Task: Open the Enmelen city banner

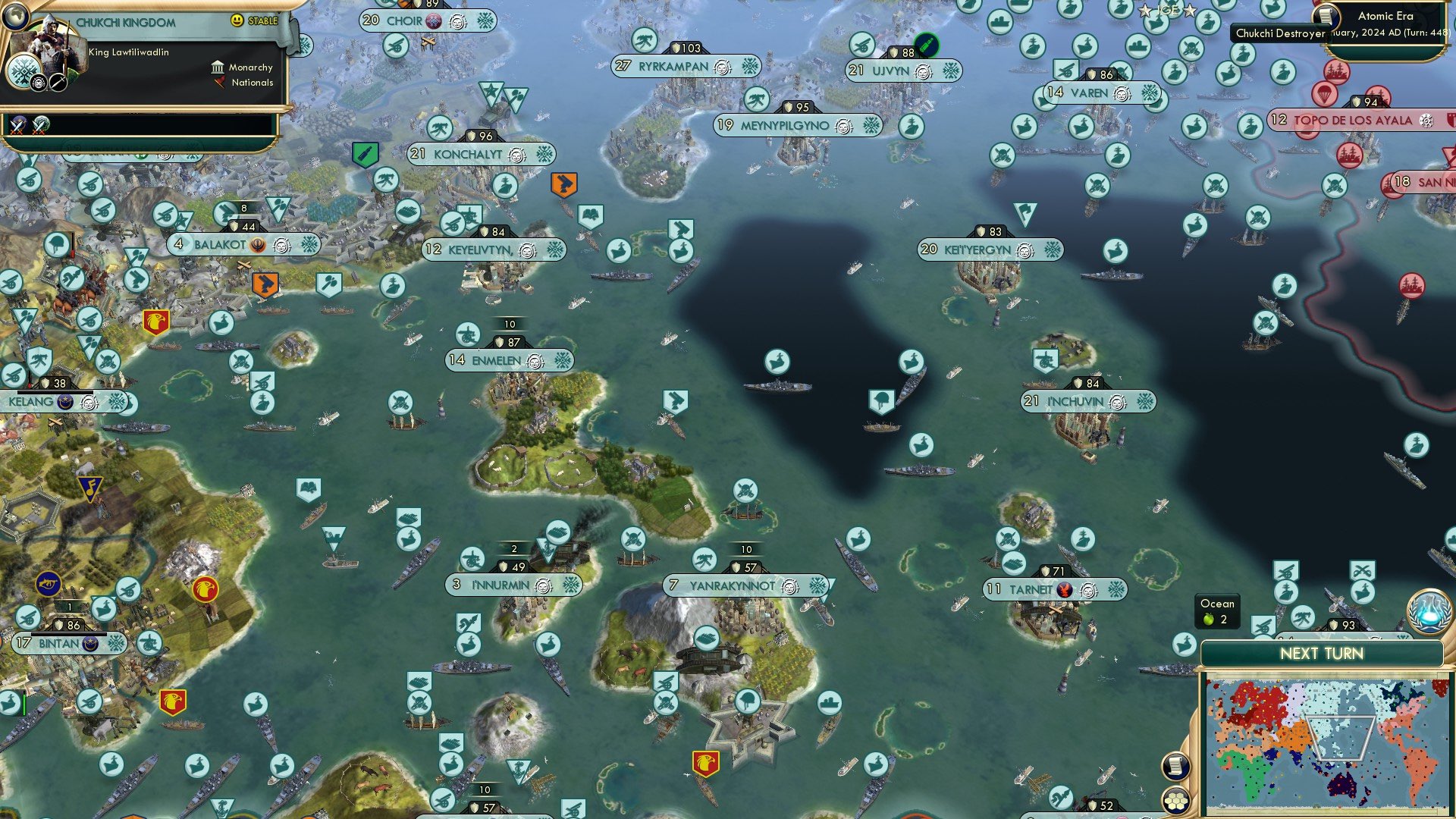Action: click(507, 359)
